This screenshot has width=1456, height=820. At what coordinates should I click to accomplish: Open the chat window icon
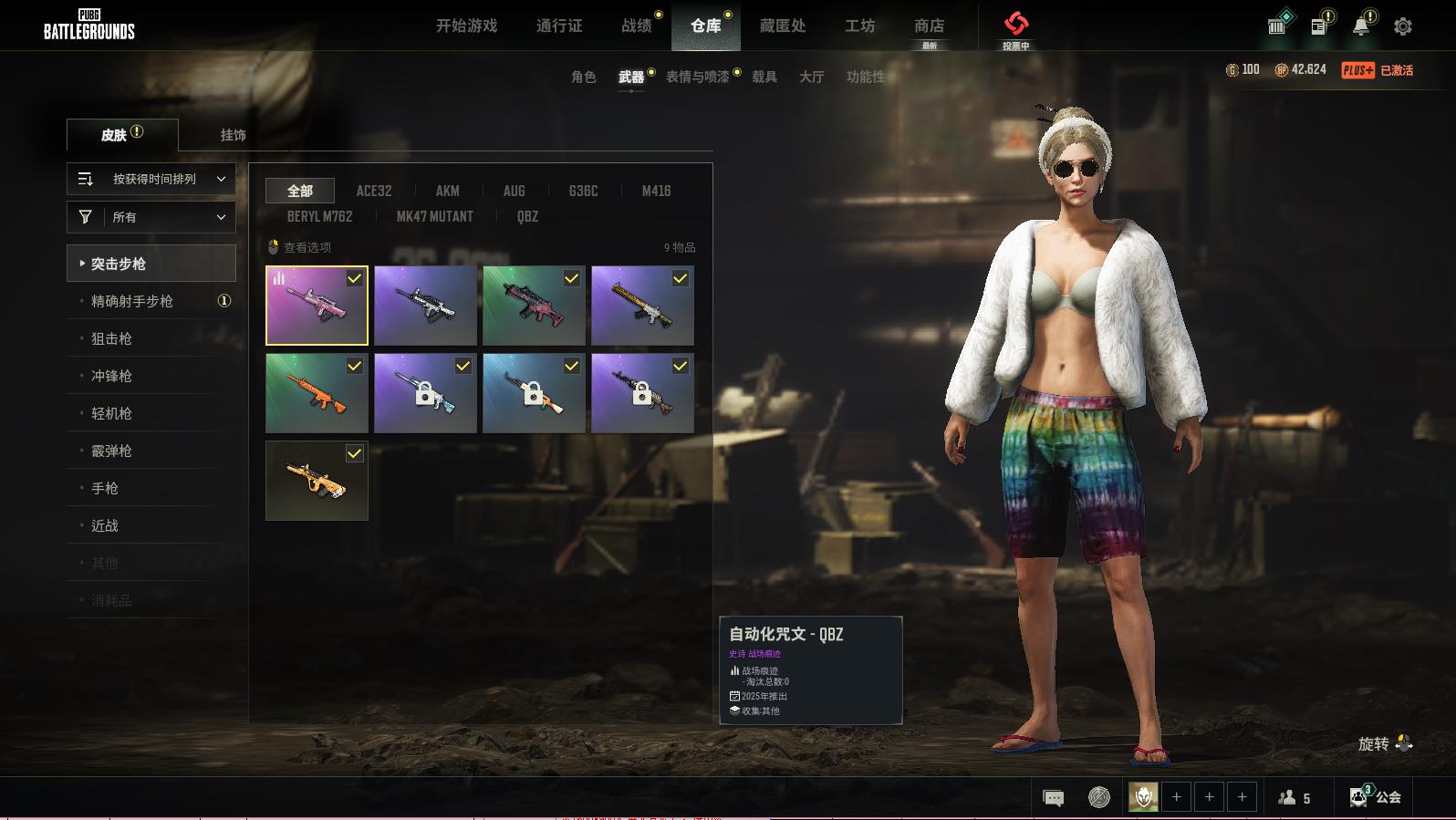coord(1053,798)
